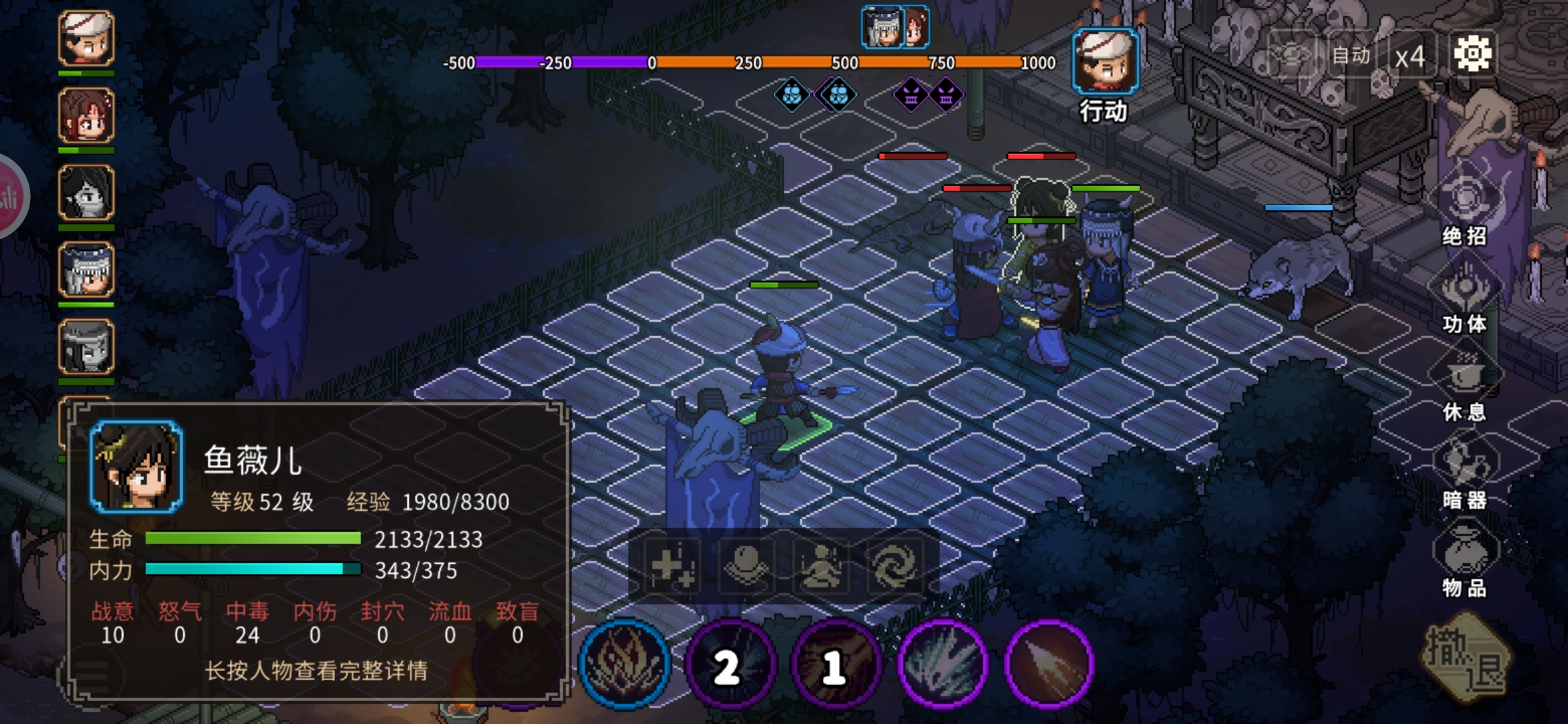The width and height of the screenshot is (1568, 724).
Task: Use the orange spearhead thrust skill
Action: tap(1049, 664)
